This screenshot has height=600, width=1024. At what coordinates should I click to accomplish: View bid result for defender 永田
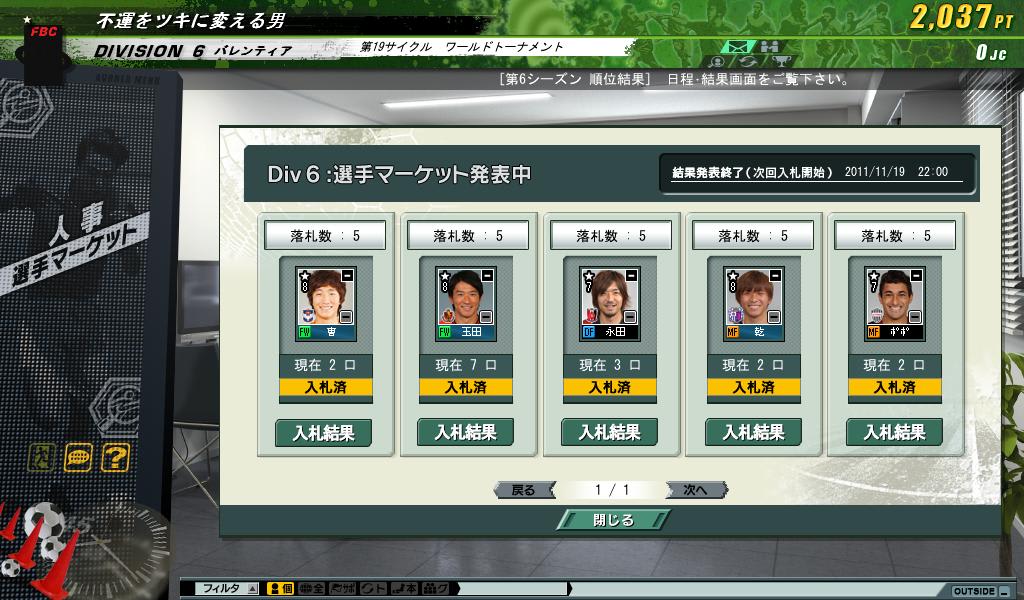[609, 433]
